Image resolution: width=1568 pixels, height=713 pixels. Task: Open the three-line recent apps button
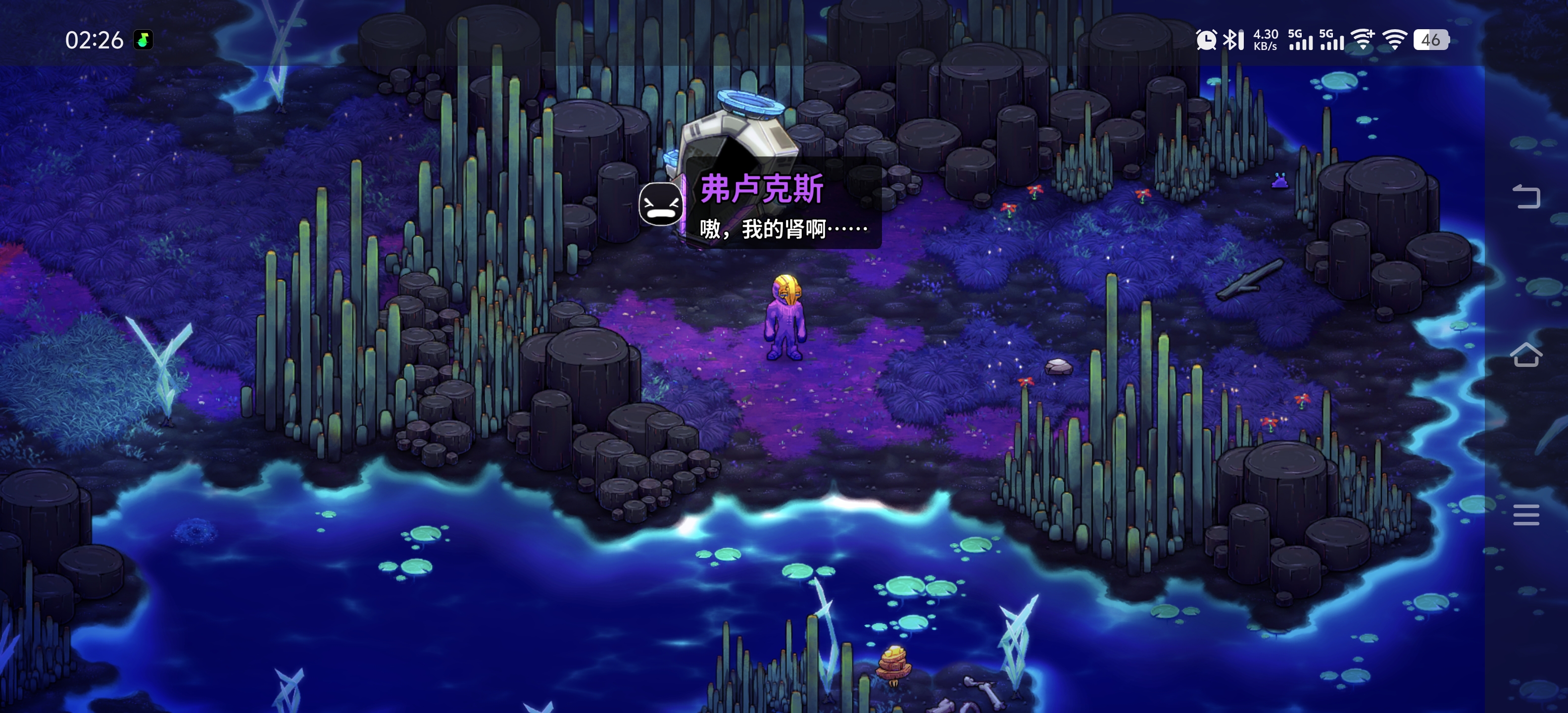(x=1526, y=514)
